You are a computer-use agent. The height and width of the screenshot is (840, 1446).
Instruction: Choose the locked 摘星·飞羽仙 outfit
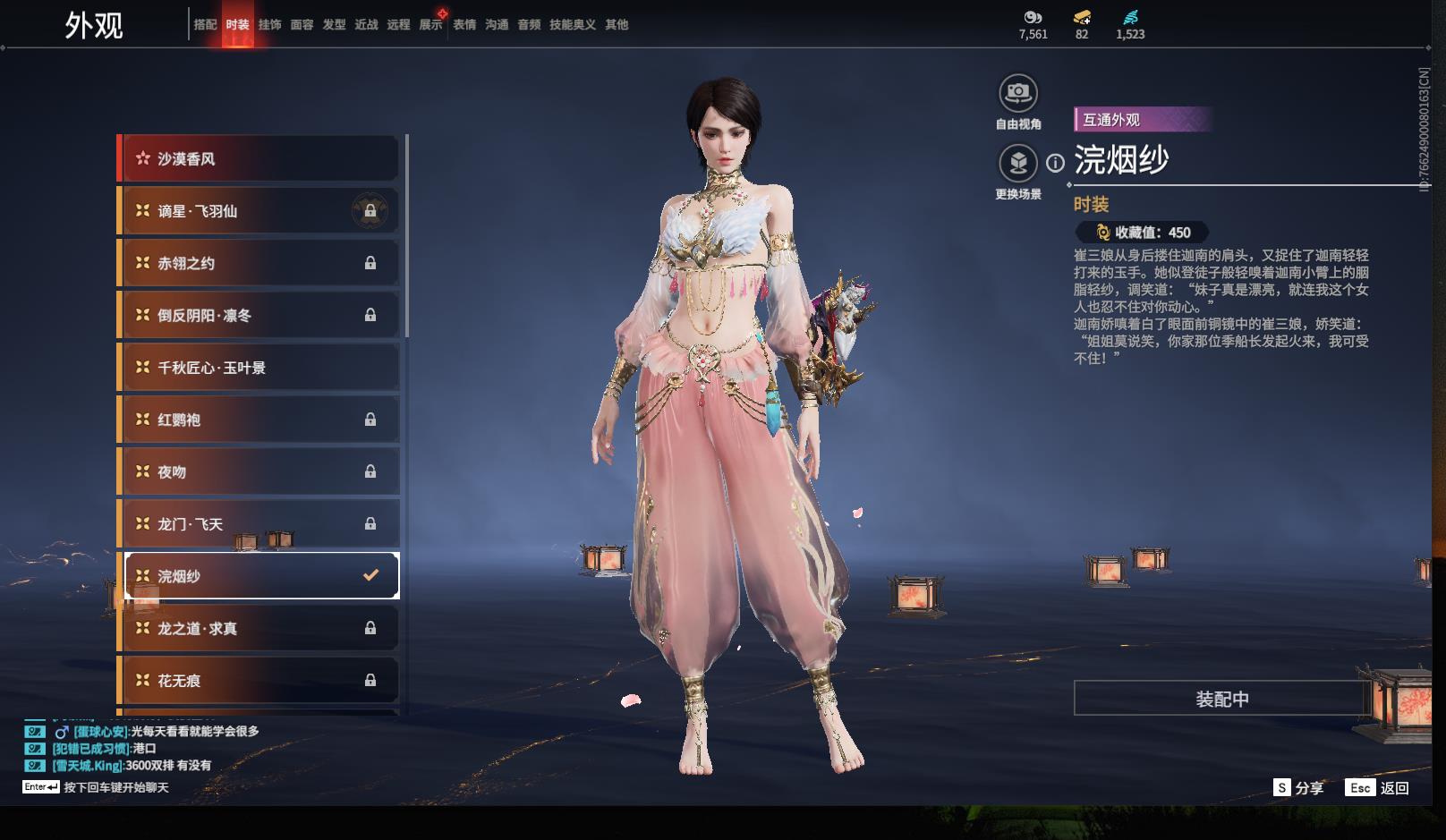(259, 211)
